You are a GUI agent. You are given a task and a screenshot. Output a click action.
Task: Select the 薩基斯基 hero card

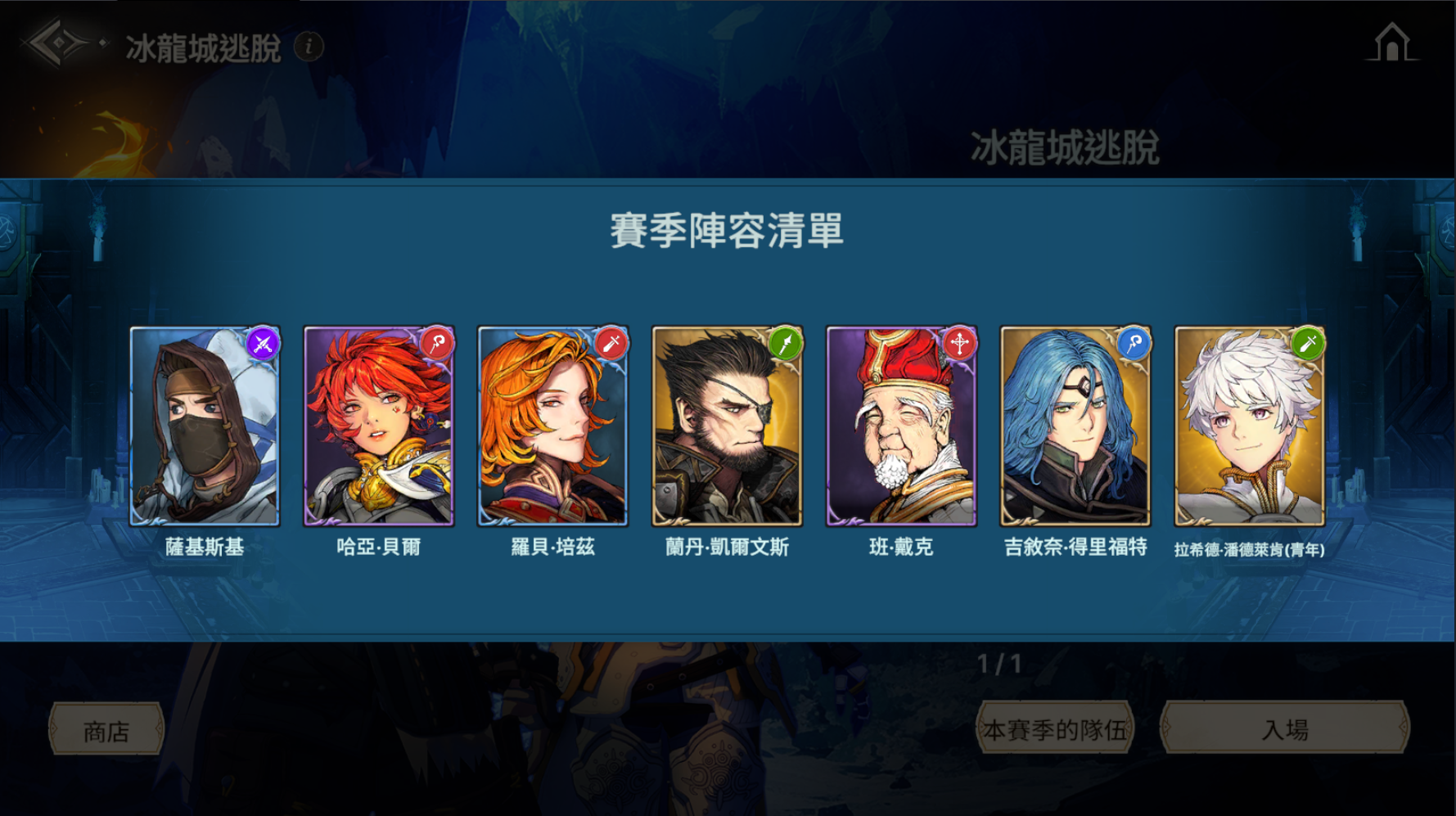pyautogui.click(x=205, y=426)
